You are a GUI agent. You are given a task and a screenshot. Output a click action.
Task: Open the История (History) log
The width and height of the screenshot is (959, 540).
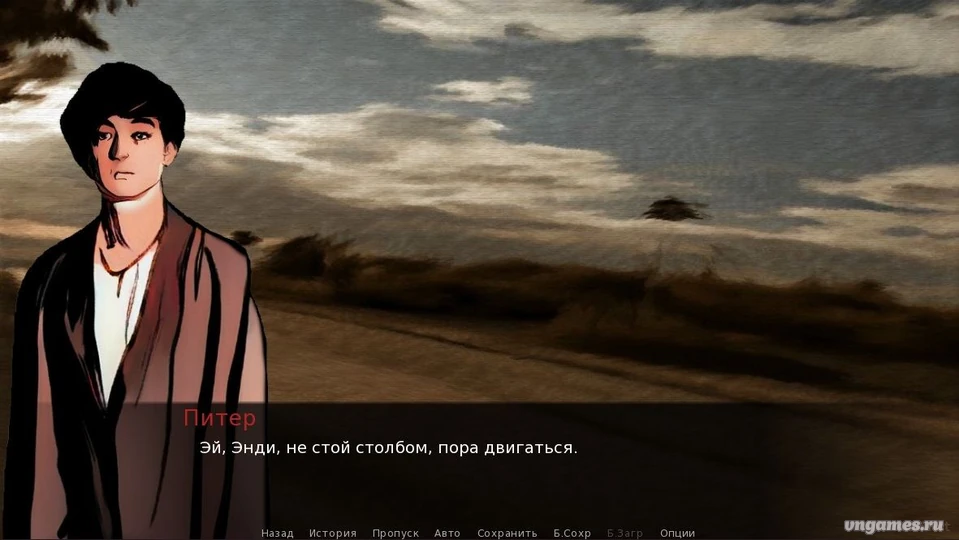tap(332, 533)
